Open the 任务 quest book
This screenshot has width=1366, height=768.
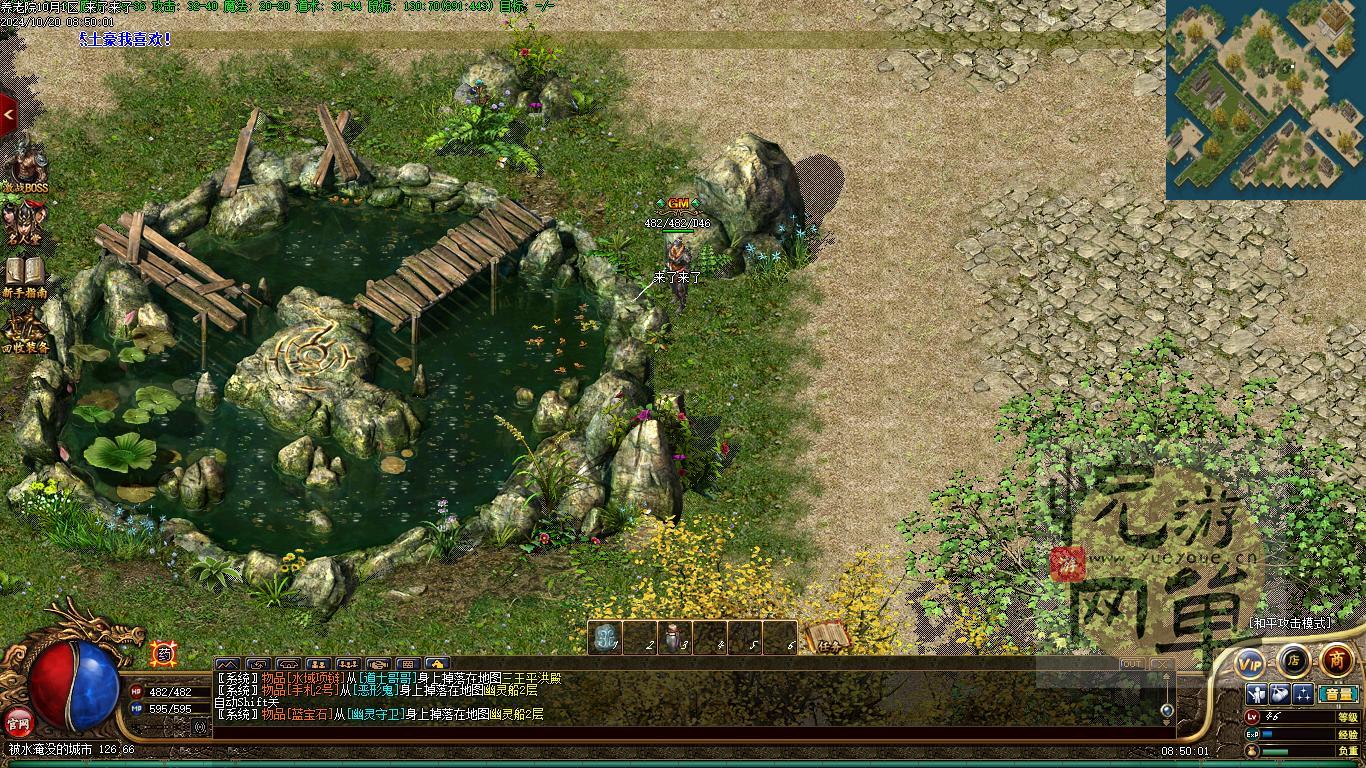tap(827, 637)
